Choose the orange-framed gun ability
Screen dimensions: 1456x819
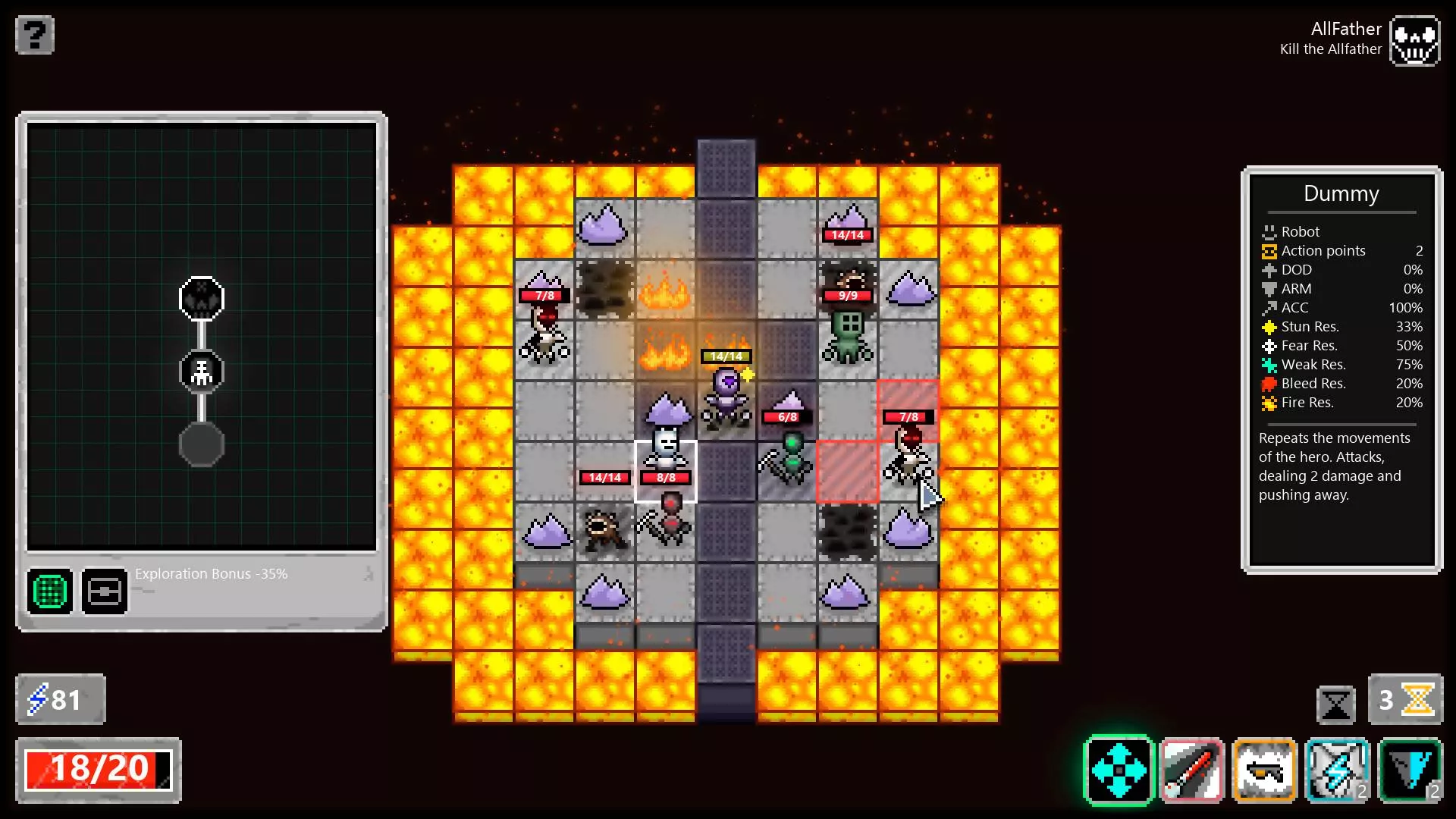point(1264,770)
